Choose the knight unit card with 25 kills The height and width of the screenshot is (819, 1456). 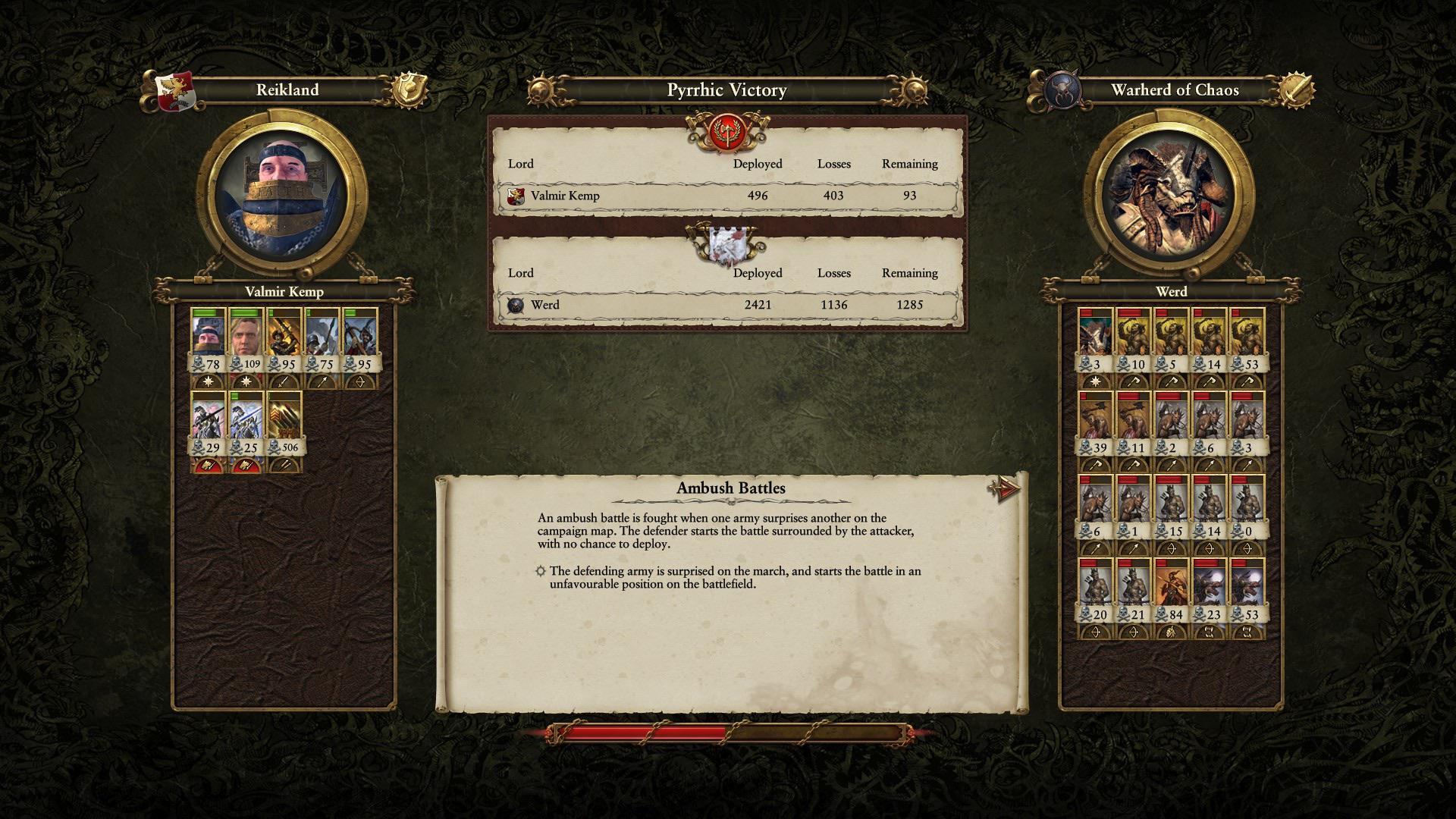click(246, 425)
